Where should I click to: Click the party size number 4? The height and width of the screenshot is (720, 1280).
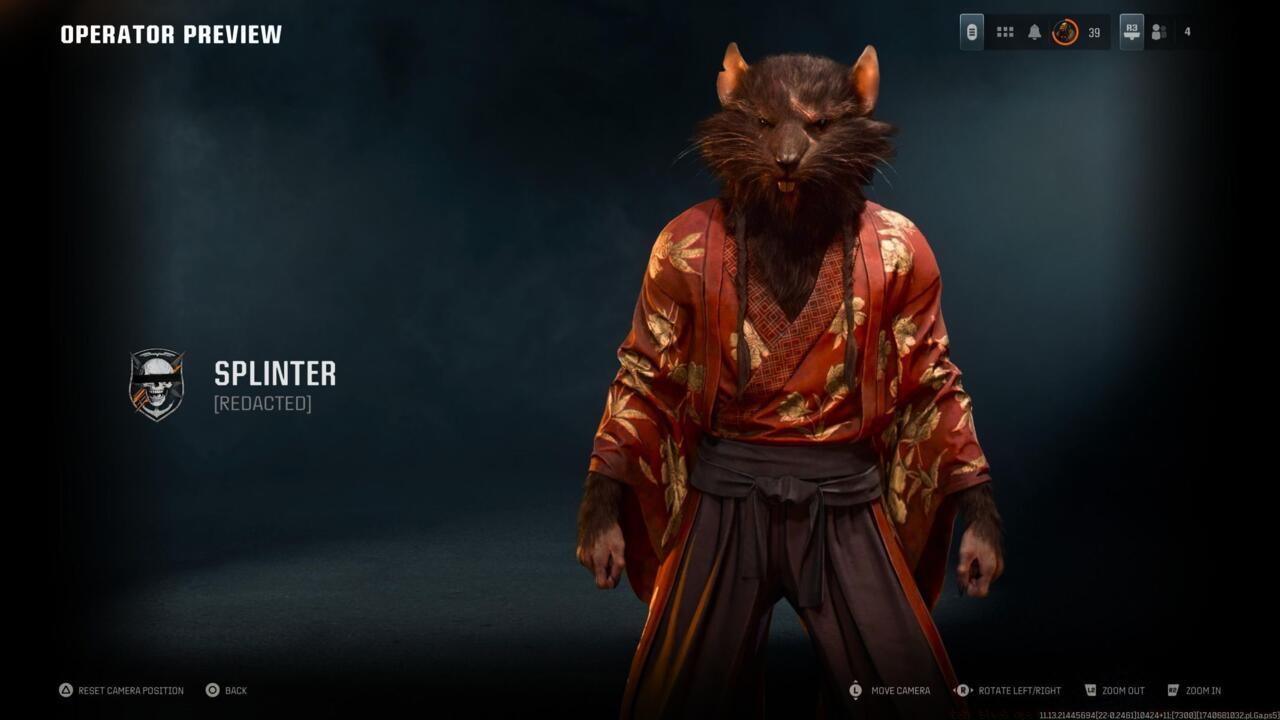click(x=1186, y=31)
